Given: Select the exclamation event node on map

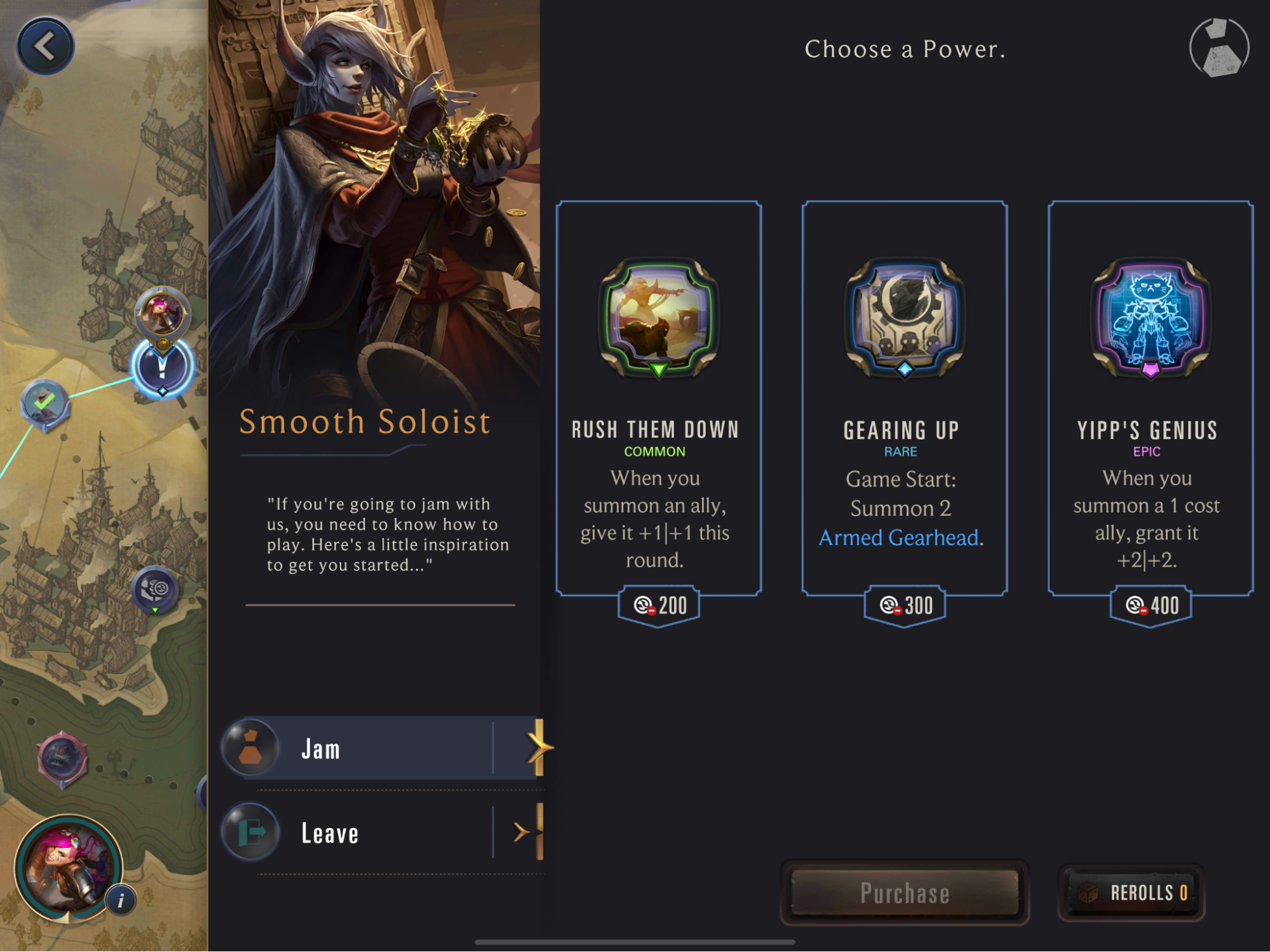Looking at the screenshot, I should pos(162,368).
